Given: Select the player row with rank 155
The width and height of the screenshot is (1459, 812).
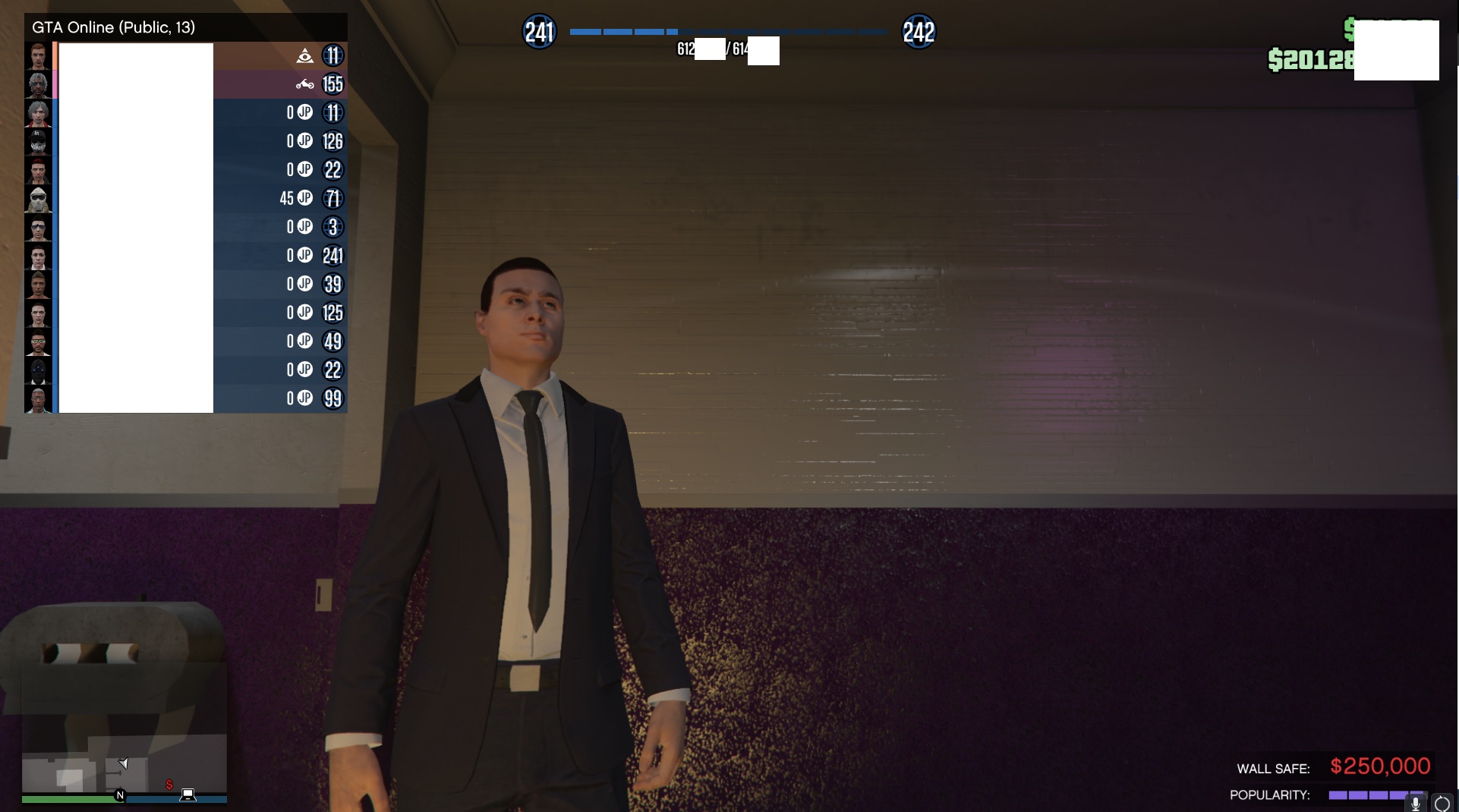Looking at the screenshot, I should [186, 84].
